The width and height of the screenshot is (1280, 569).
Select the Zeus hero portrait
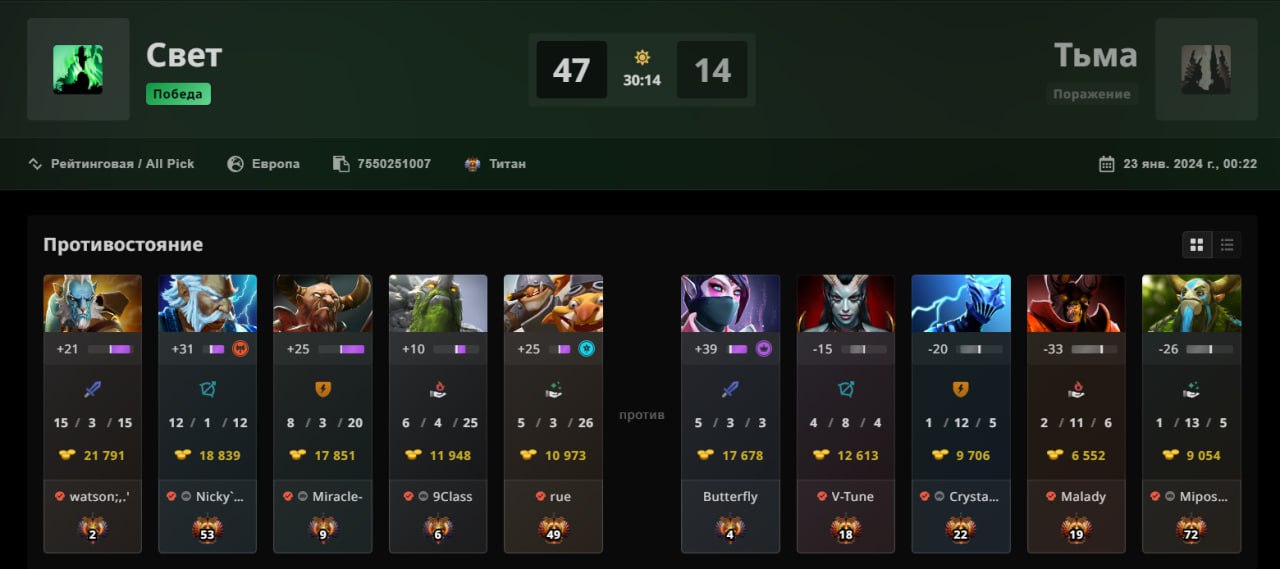(x=208, y=304)
